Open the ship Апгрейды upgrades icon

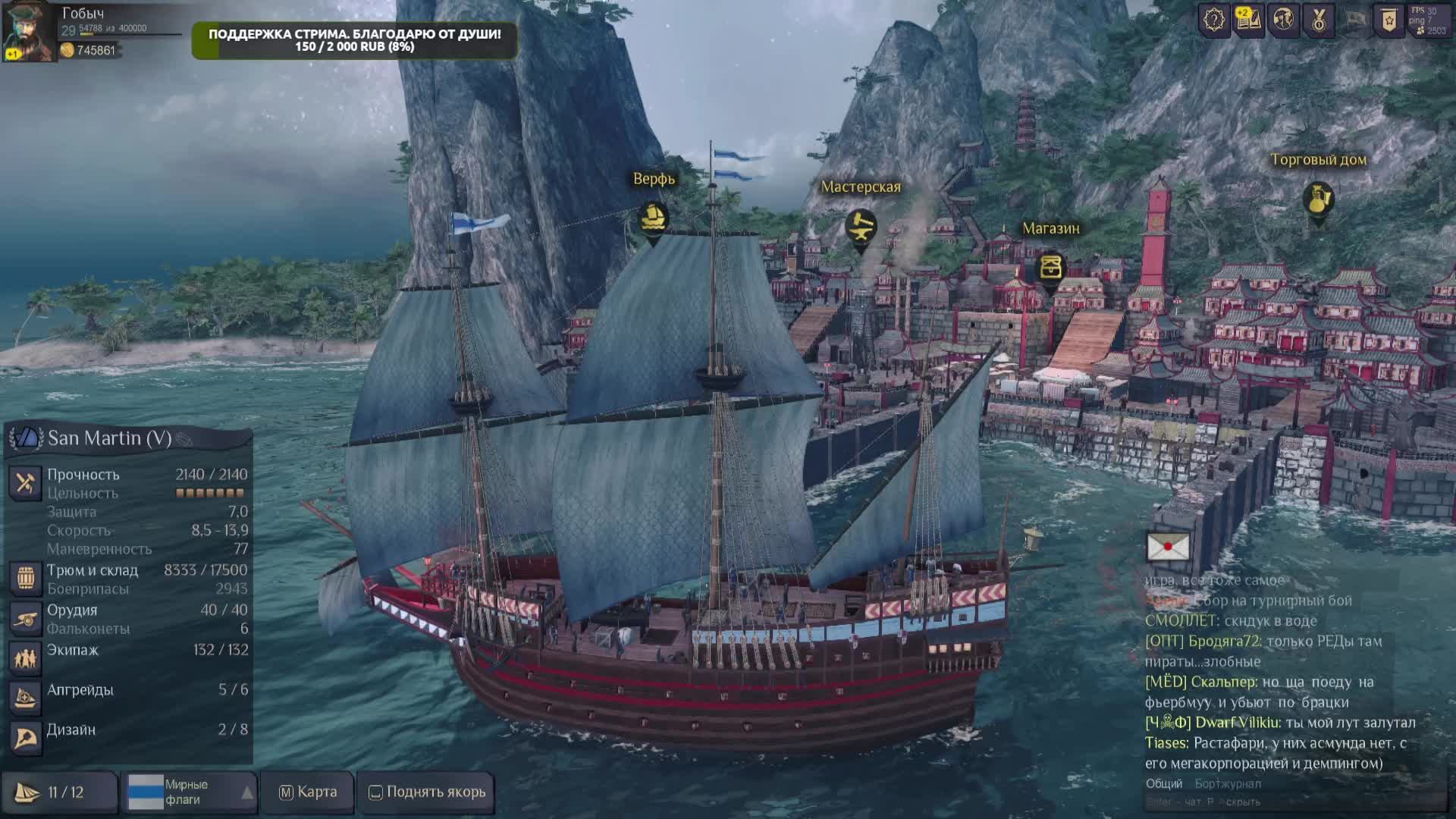[x=25, y=698]
